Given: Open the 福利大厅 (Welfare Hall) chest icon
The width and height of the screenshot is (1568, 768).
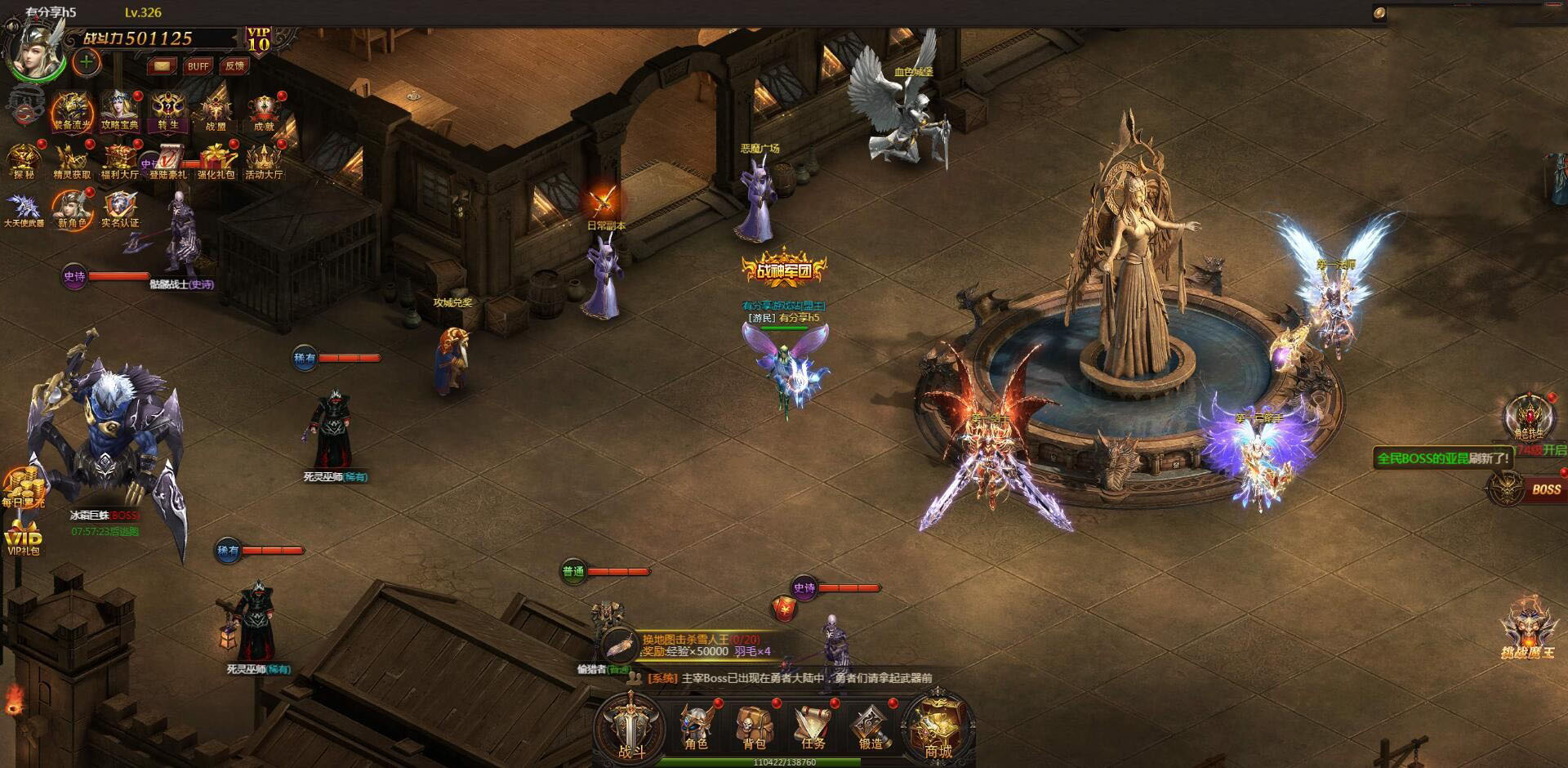Looking at the screenshot, I should point(119,161).
